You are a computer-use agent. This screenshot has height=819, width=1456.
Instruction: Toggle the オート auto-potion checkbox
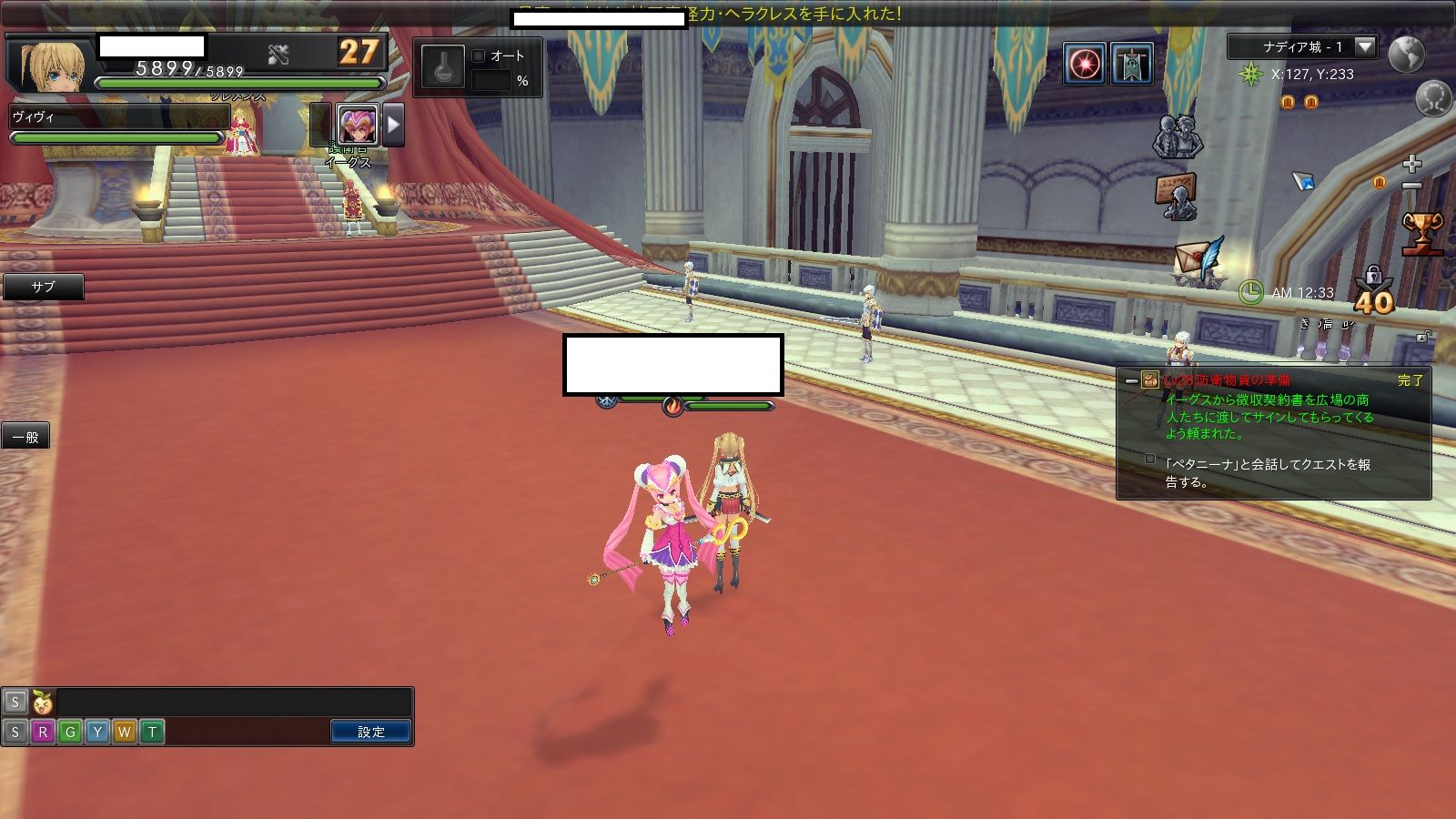[479, 56]
